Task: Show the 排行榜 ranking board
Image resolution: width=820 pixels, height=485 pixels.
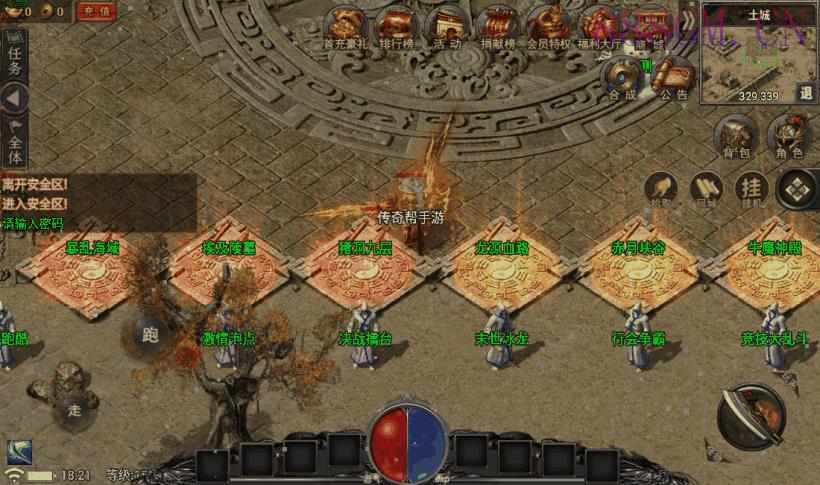Action: 399,26
